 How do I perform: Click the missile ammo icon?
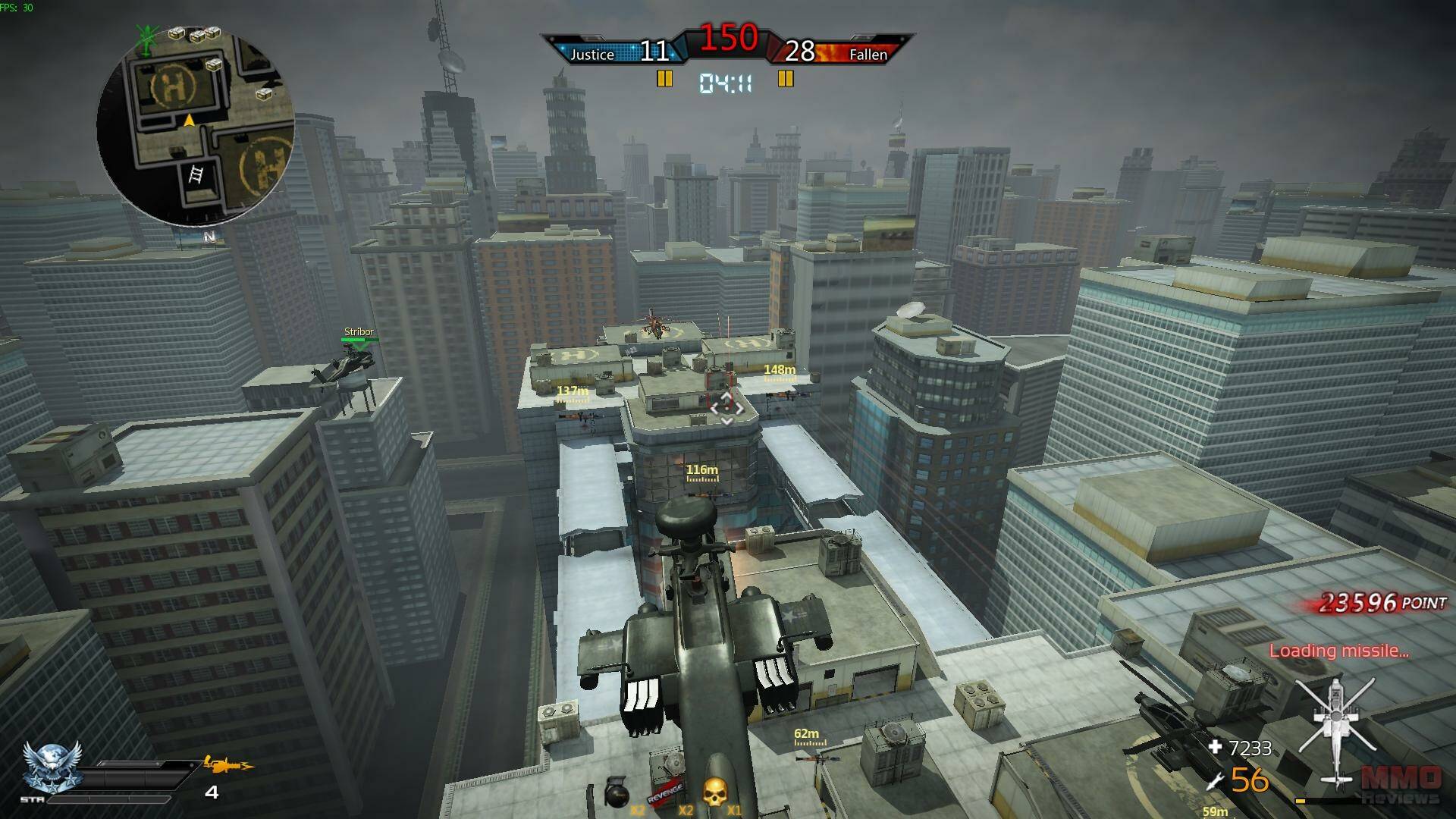(x=1216, y=780)
